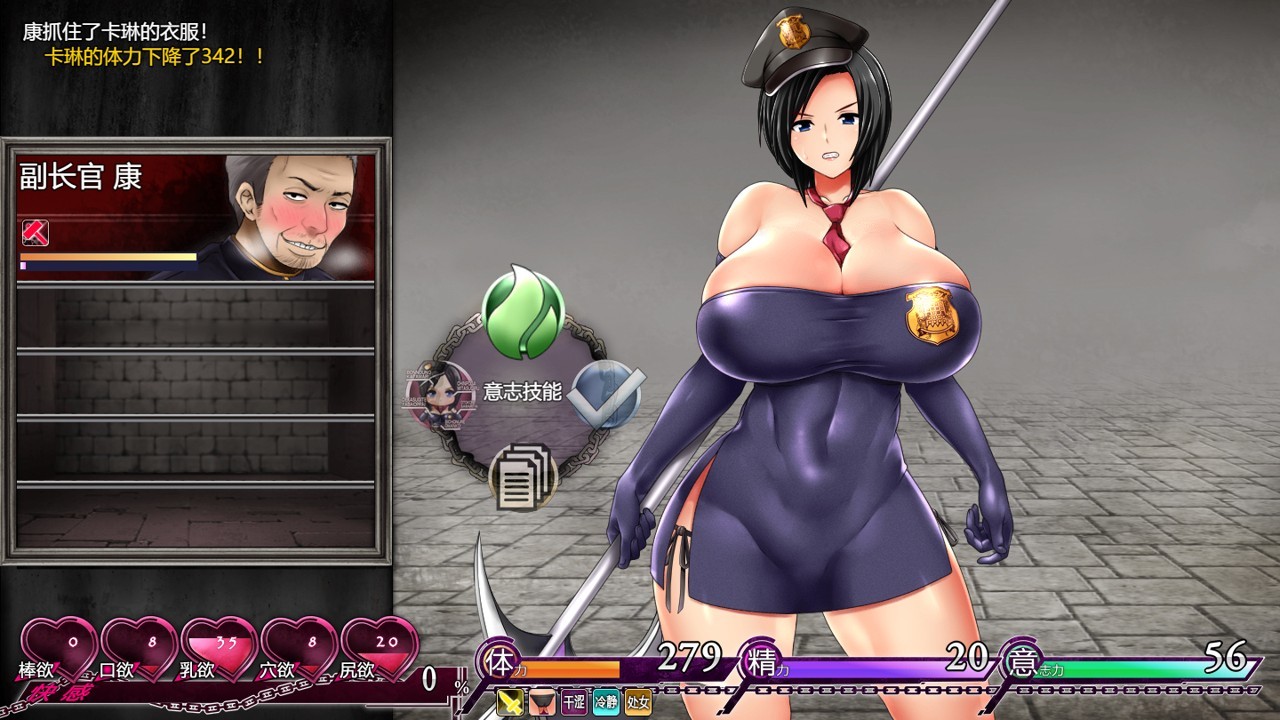Choose the blue checkmark command
This screenshot has height=720, width=1280.
pyautogui.click(x=606, y=394)
